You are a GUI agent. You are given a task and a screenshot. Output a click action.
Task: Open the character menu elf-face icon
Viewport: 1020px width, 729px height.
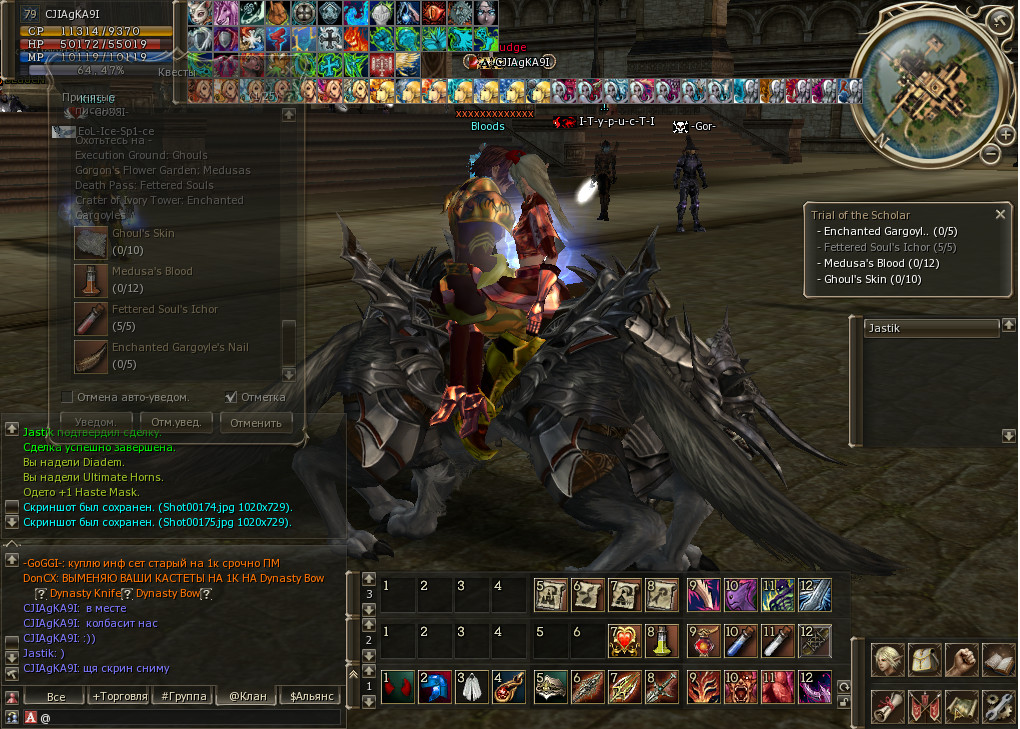pos(887,658)
